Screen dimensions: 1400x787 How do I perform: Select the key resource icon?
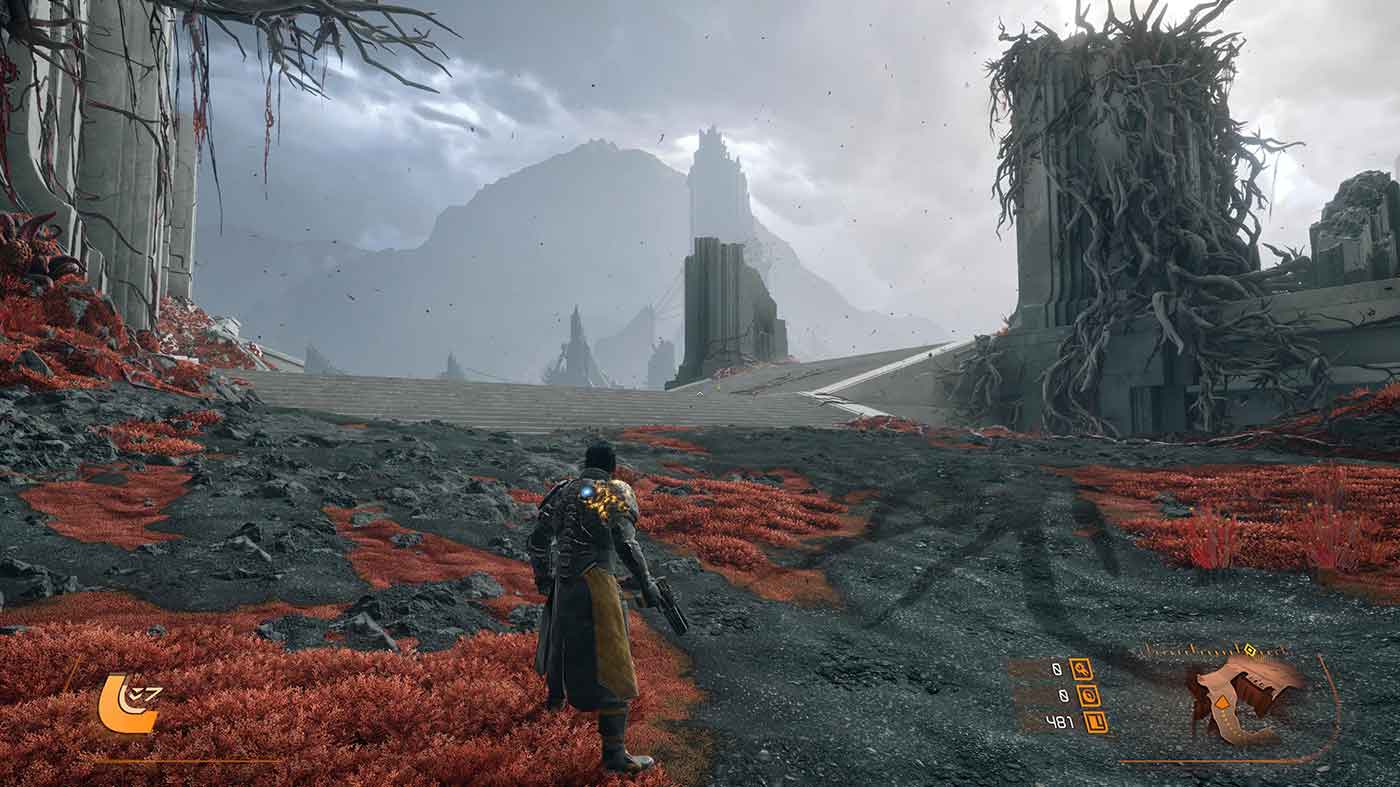[x=1081, y=669]
